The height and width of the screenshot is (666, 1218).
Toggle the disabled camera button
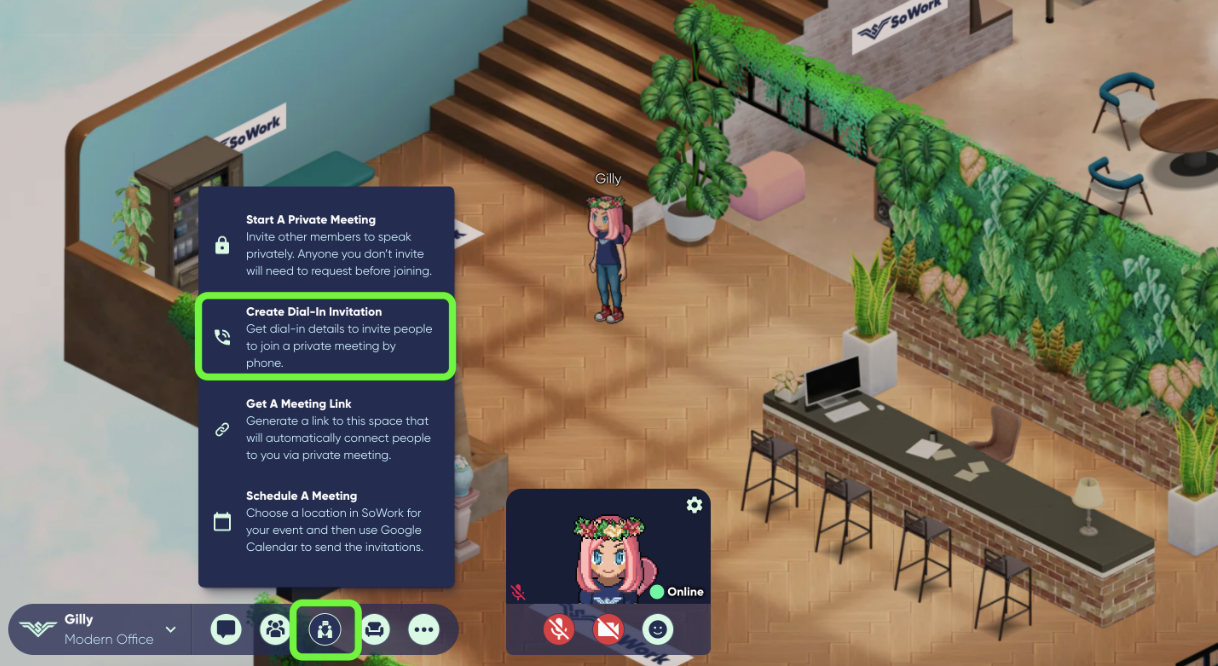[x=608, y=629]
